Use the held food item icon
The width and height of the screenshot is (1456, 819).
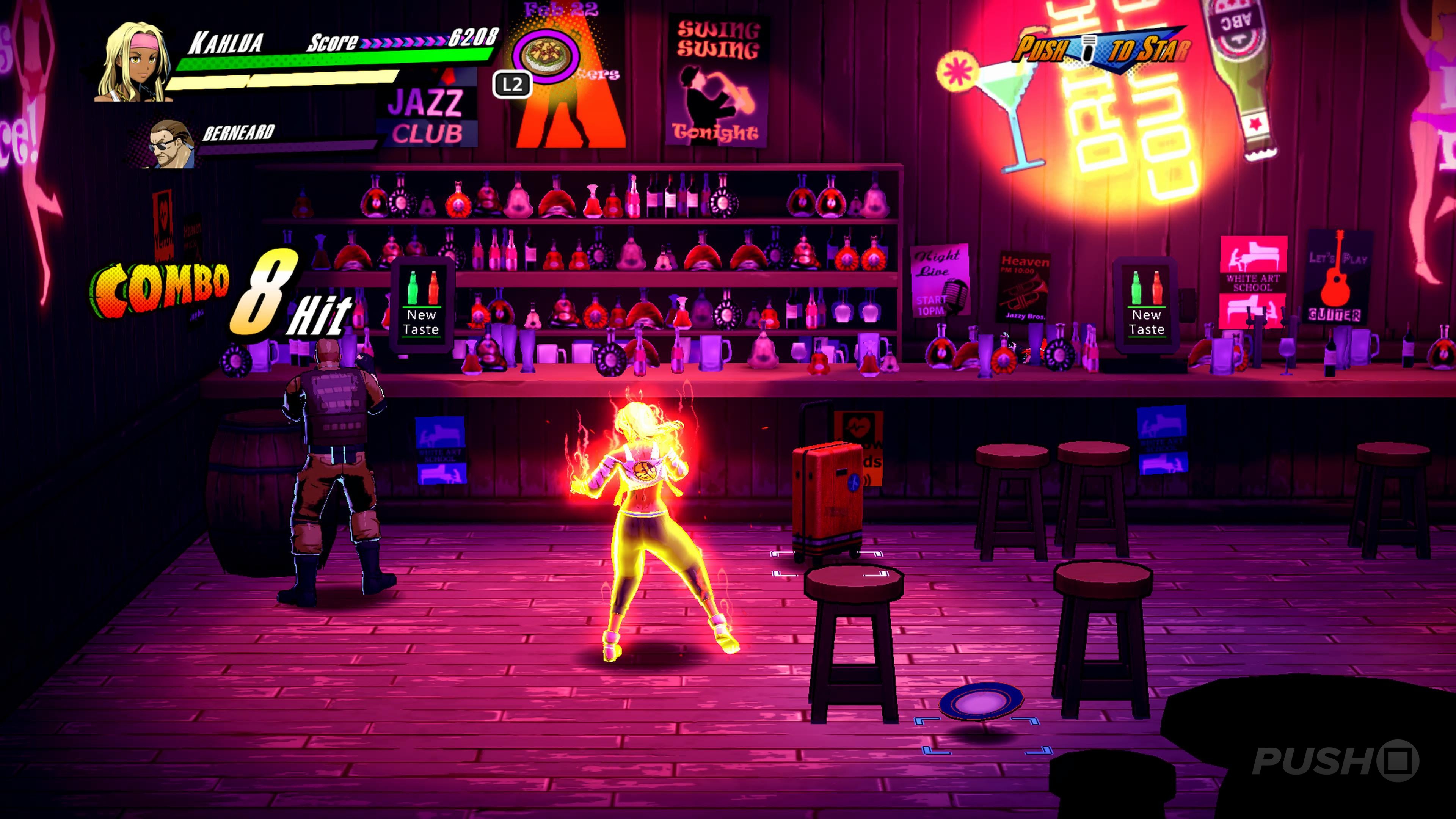pos(546,55)
